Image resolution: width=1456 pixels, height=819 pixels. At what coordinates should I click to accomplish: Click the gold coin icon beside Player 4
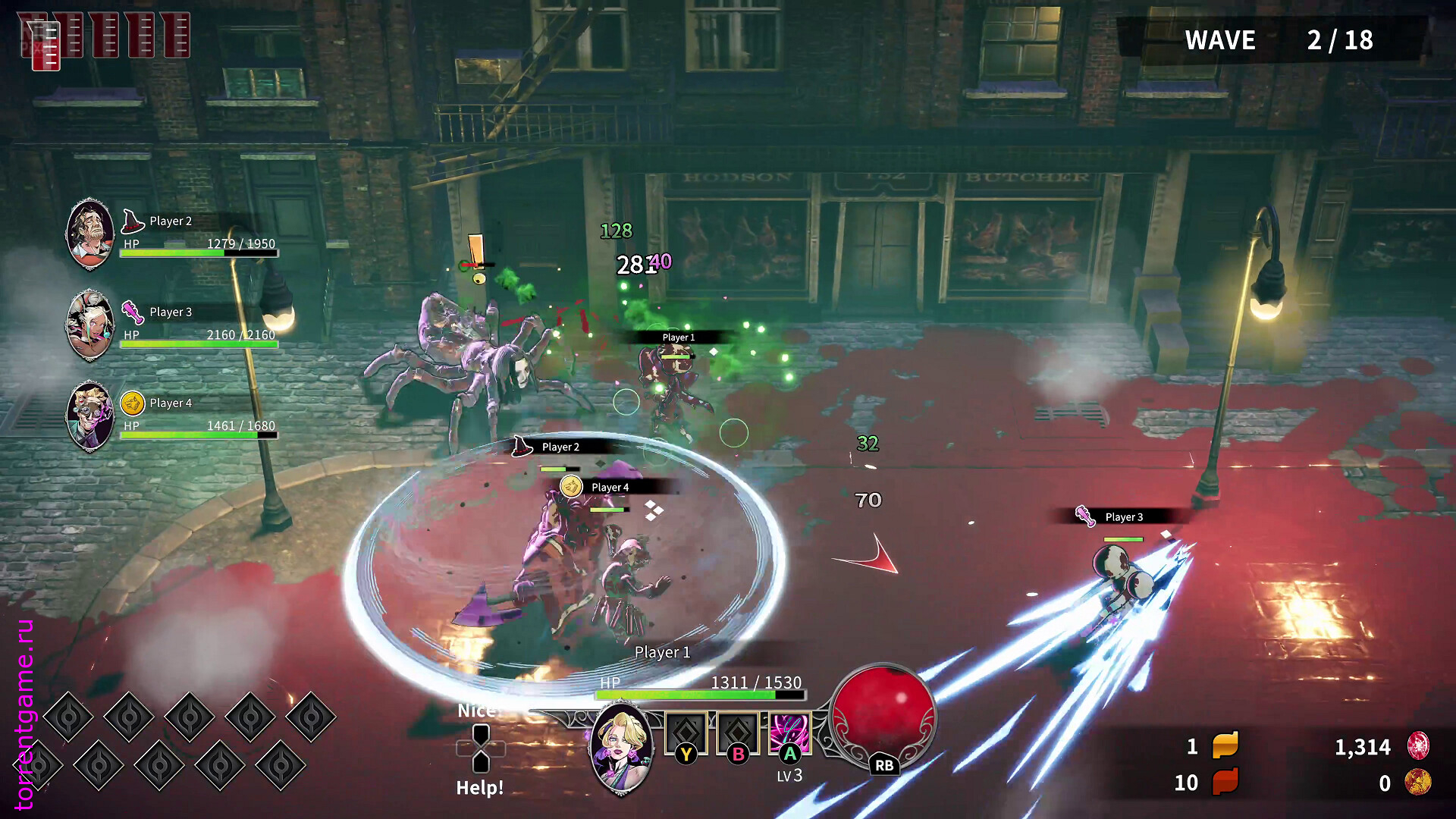(x=133, y=403)
